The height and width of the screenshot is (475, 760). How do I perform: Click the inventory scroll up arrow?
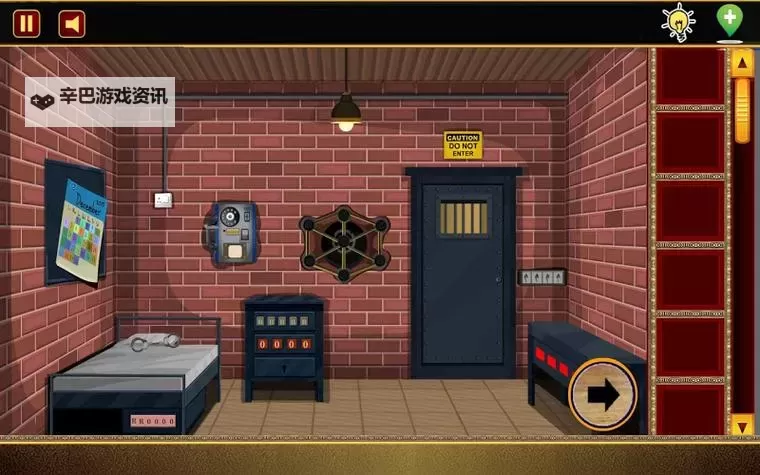[x=742, y=63]
